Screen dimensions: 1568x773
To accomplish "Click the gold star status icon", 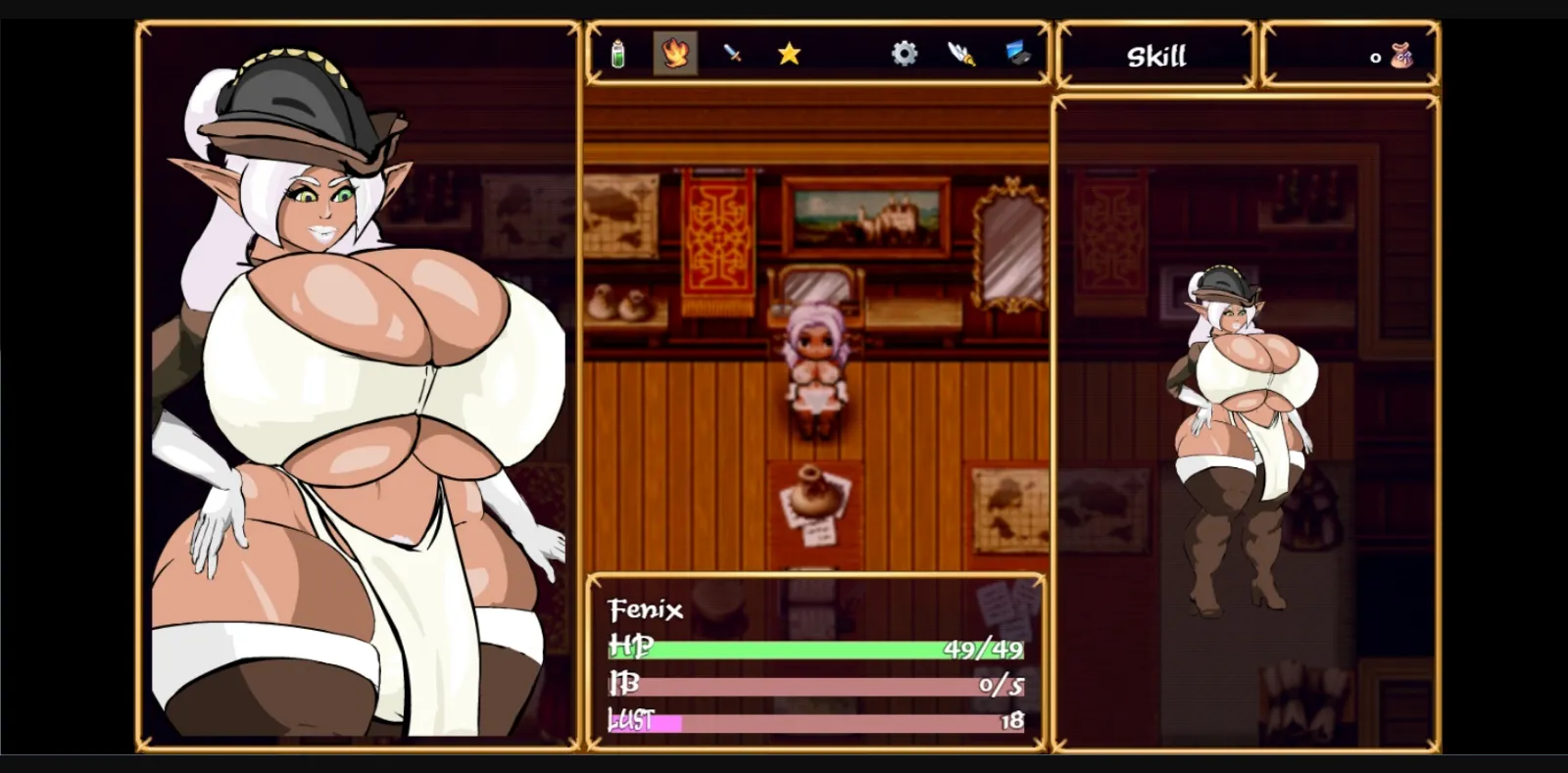I will [x=789, y=55].
